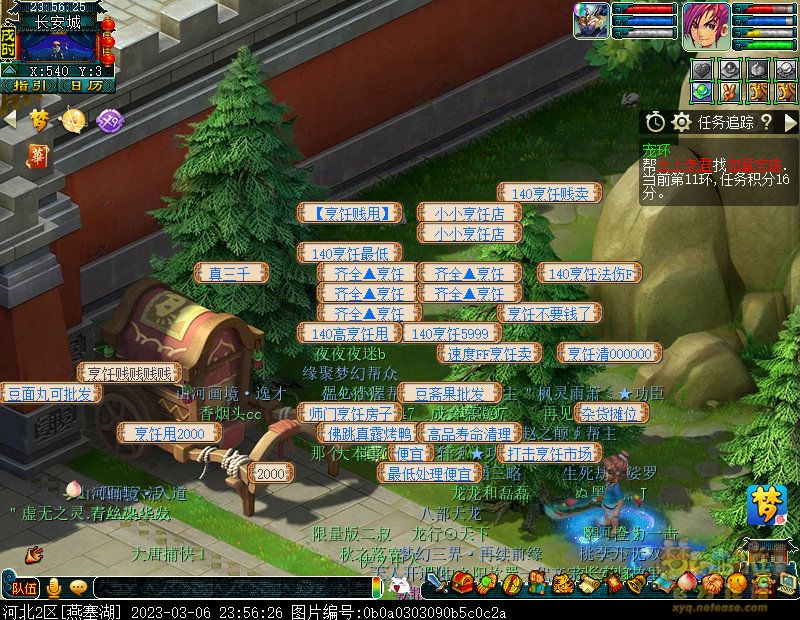800x620 pixels.
Task: Select the 队伍 team chat channel button
Action: tap(24, 588)
